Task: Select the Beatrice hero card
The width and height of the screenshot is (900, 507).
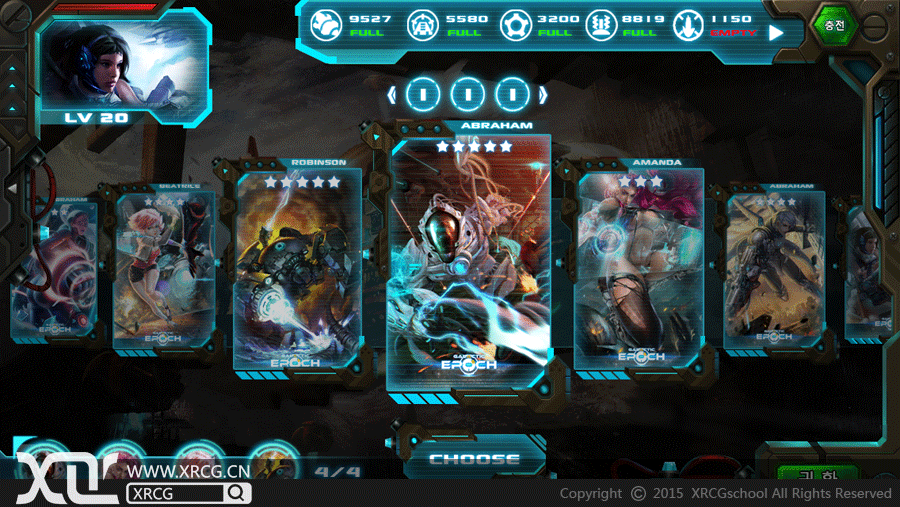Action: click(151, 270)
